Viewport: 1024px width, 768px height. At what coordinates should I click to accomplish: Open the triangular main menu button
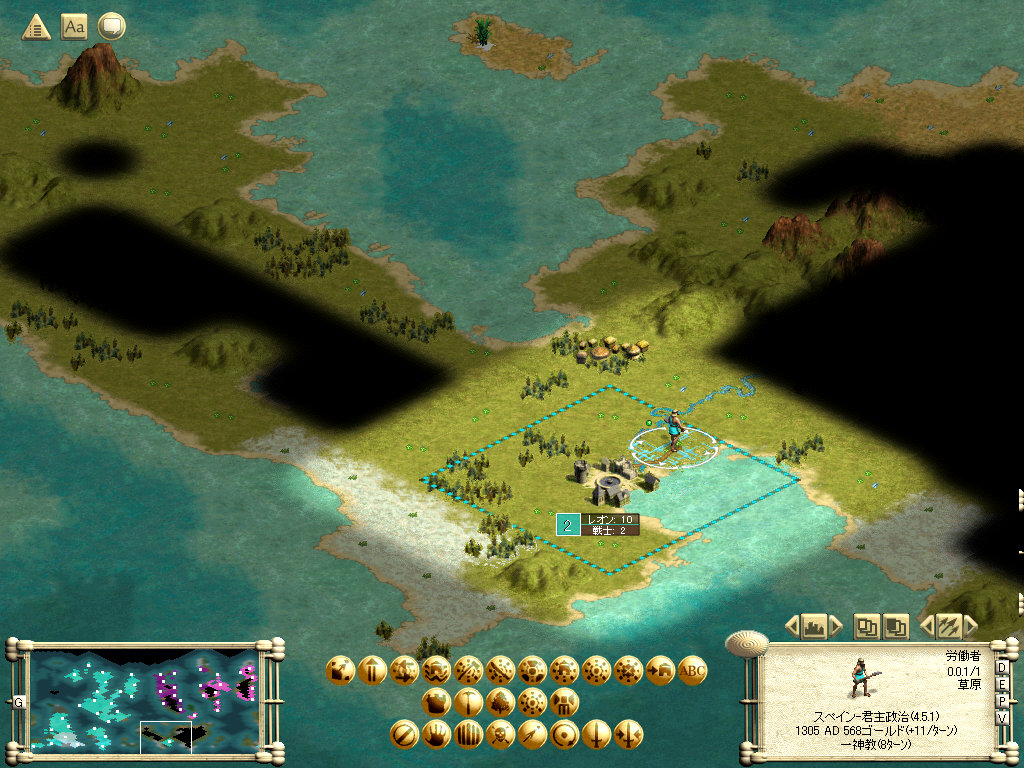click(37, 27)
